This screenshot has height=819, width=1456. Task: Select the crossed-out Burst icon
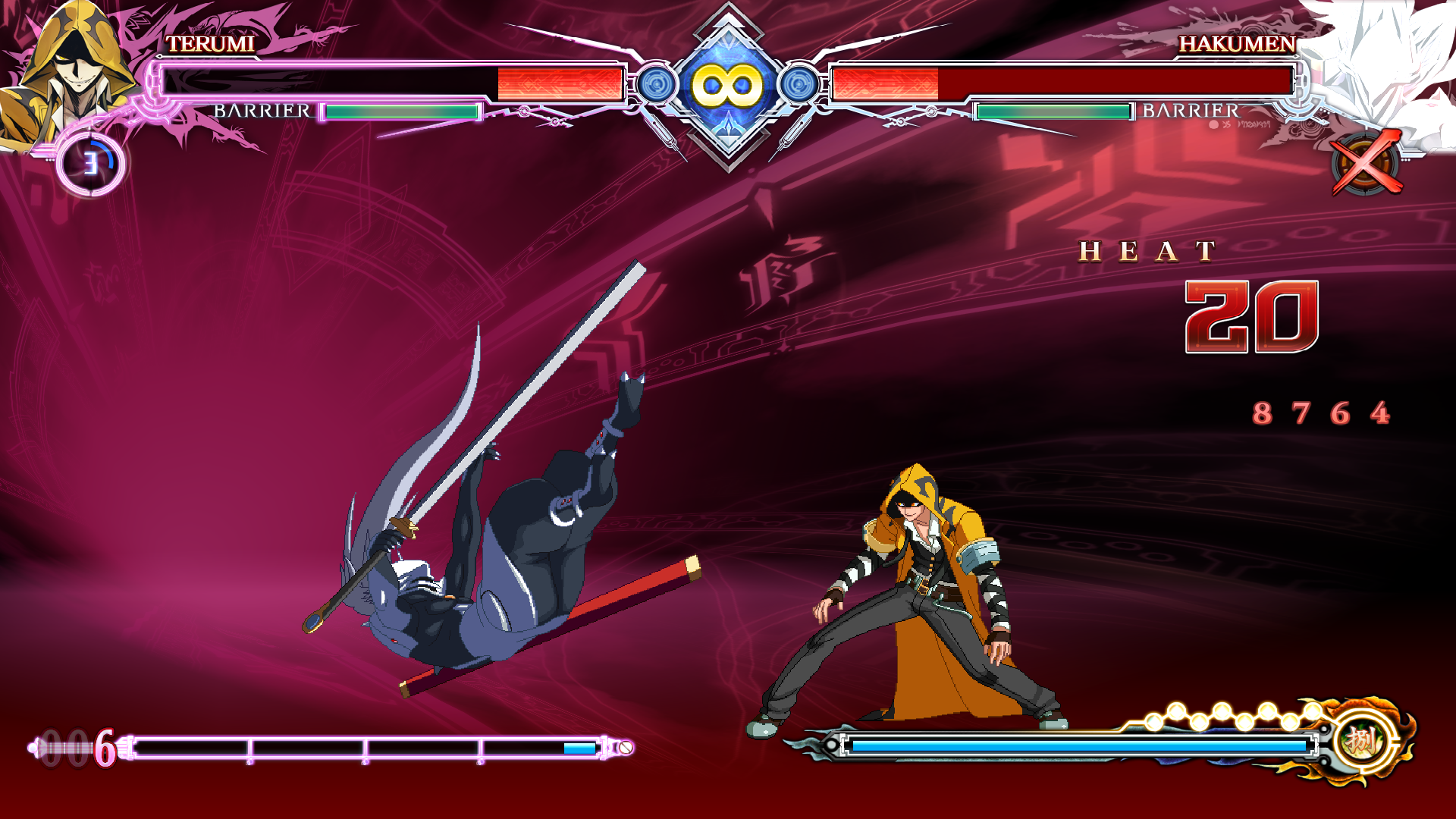coord(1366,163)
